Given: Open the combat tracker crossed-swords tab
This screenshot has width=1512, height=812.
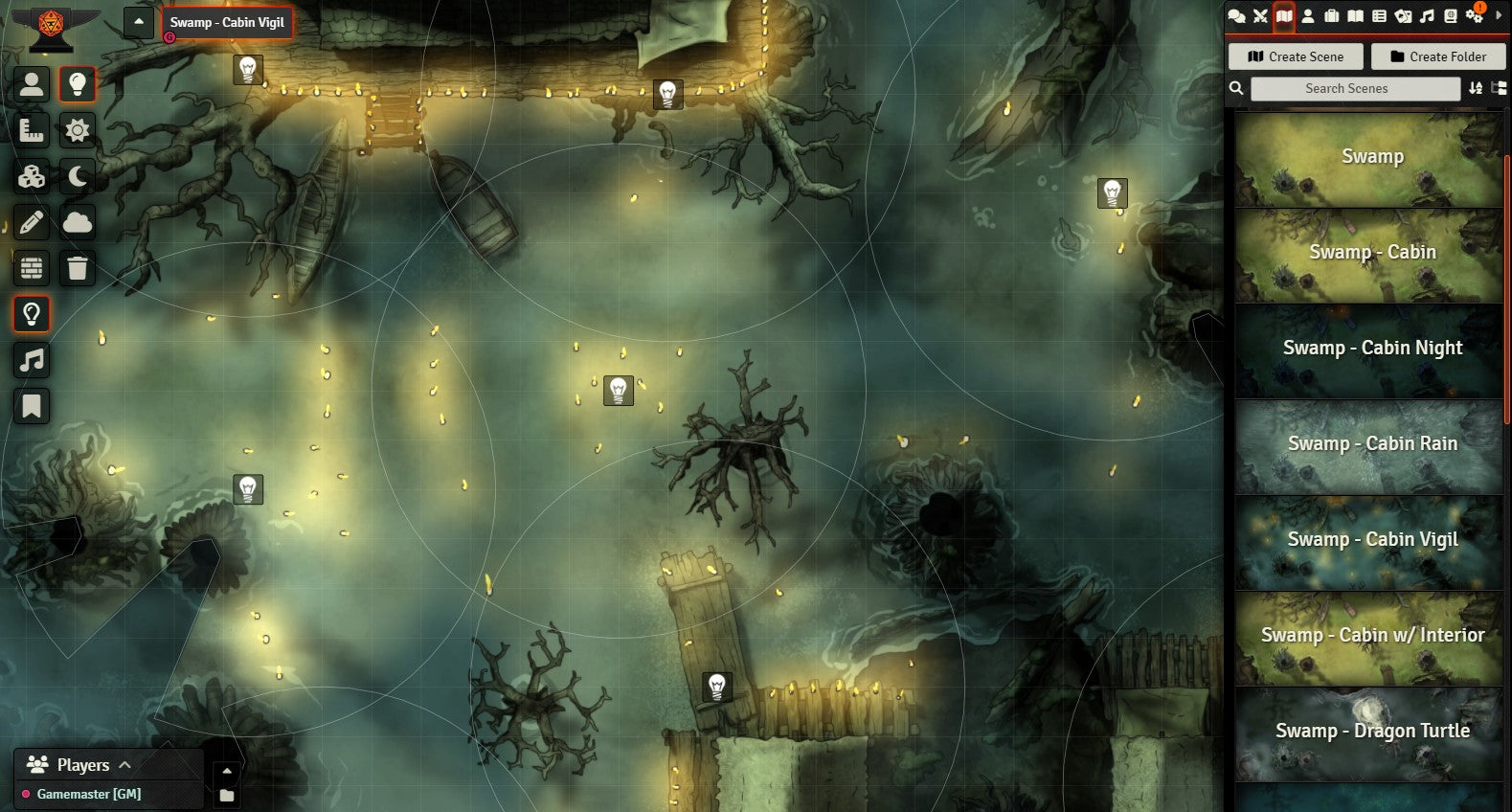Looking at the screenshot, I should coord(1260,15).
